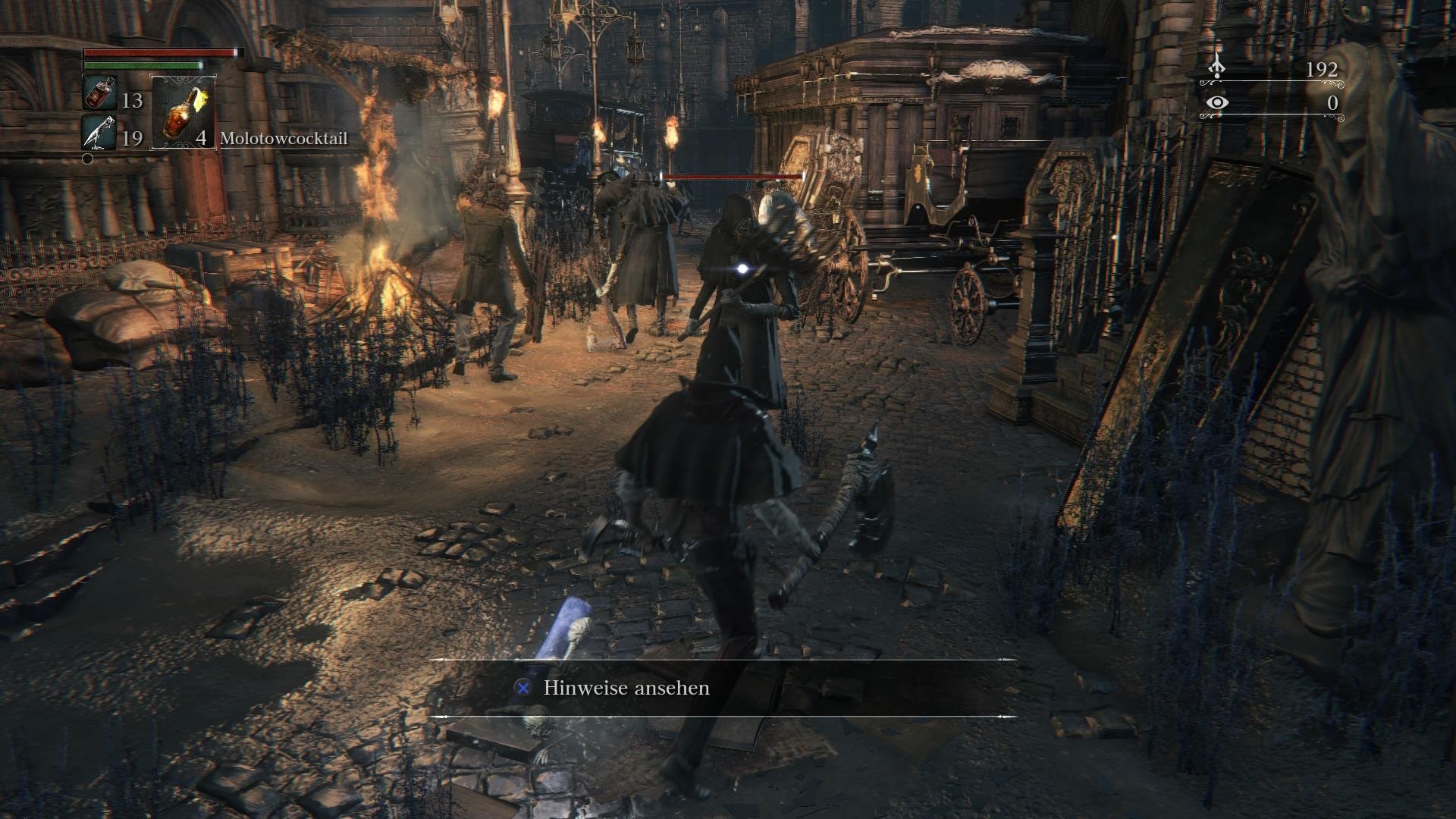
Task: Click the enemy health bar above the hooded foe
Action: point(732,175)
